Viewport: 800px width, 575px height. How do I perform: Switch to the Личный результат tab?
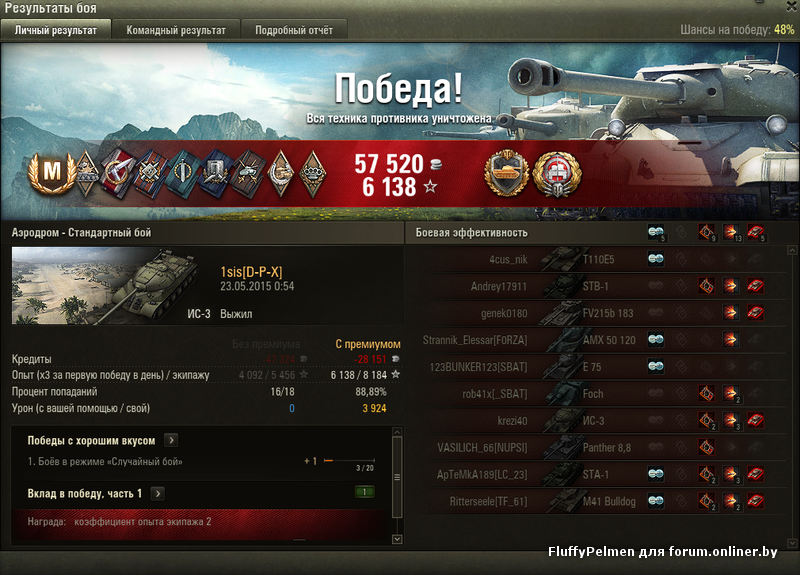click(x=56, y=30)
